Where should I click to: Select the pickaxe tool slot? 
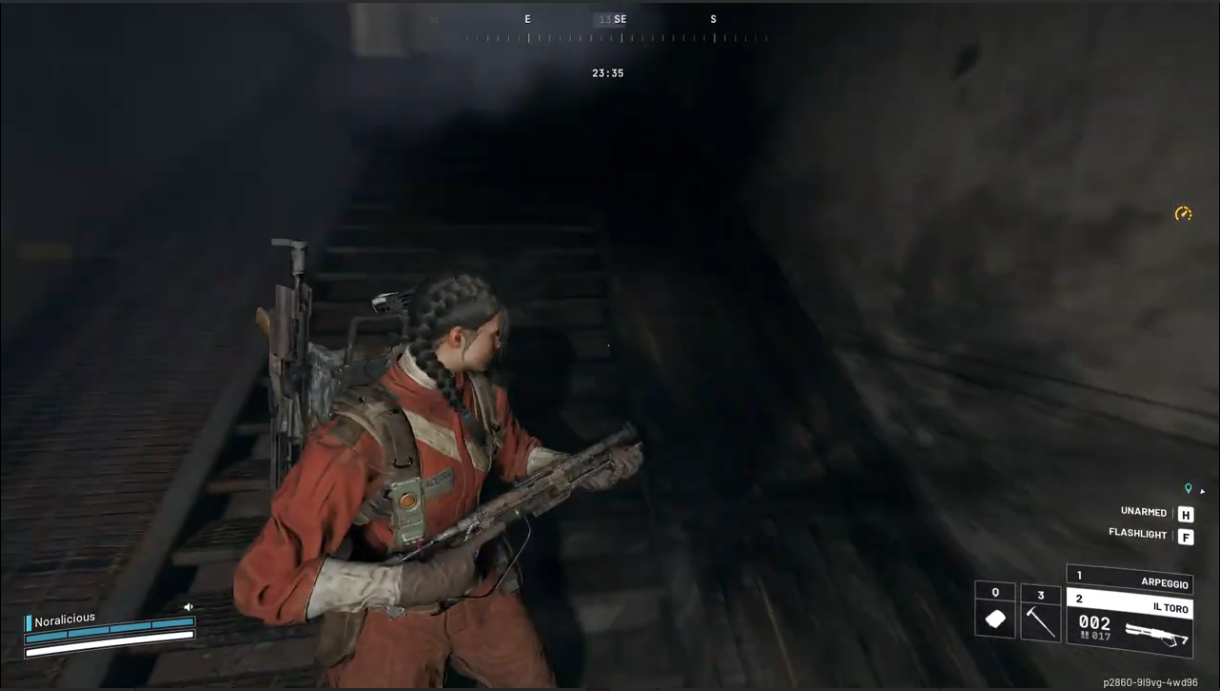point(1040,613)
